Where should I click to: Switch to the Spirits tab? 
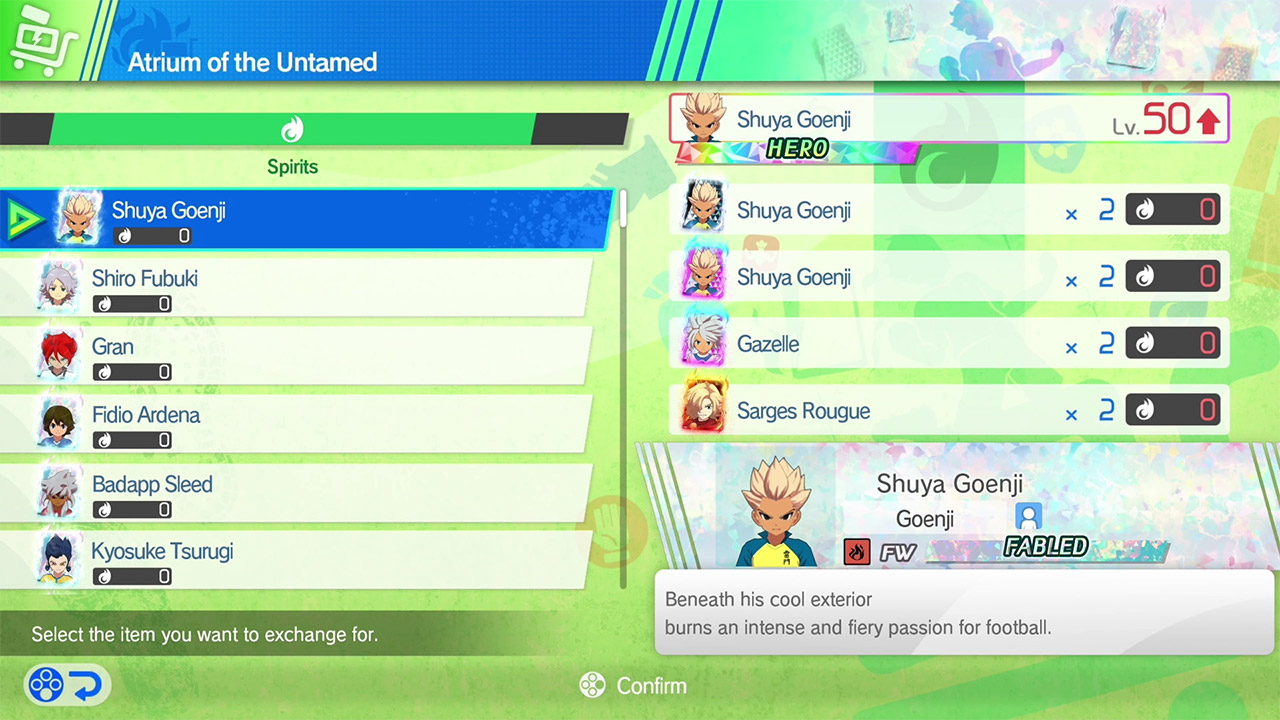[x=291, y=130]
